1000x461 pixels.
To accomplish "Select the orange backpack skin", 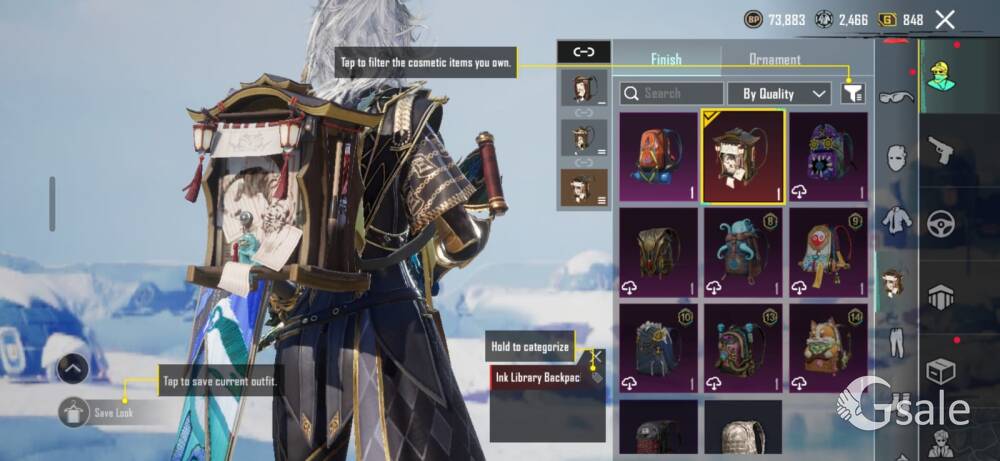I will pyautogui.click(x=657, y=156).
